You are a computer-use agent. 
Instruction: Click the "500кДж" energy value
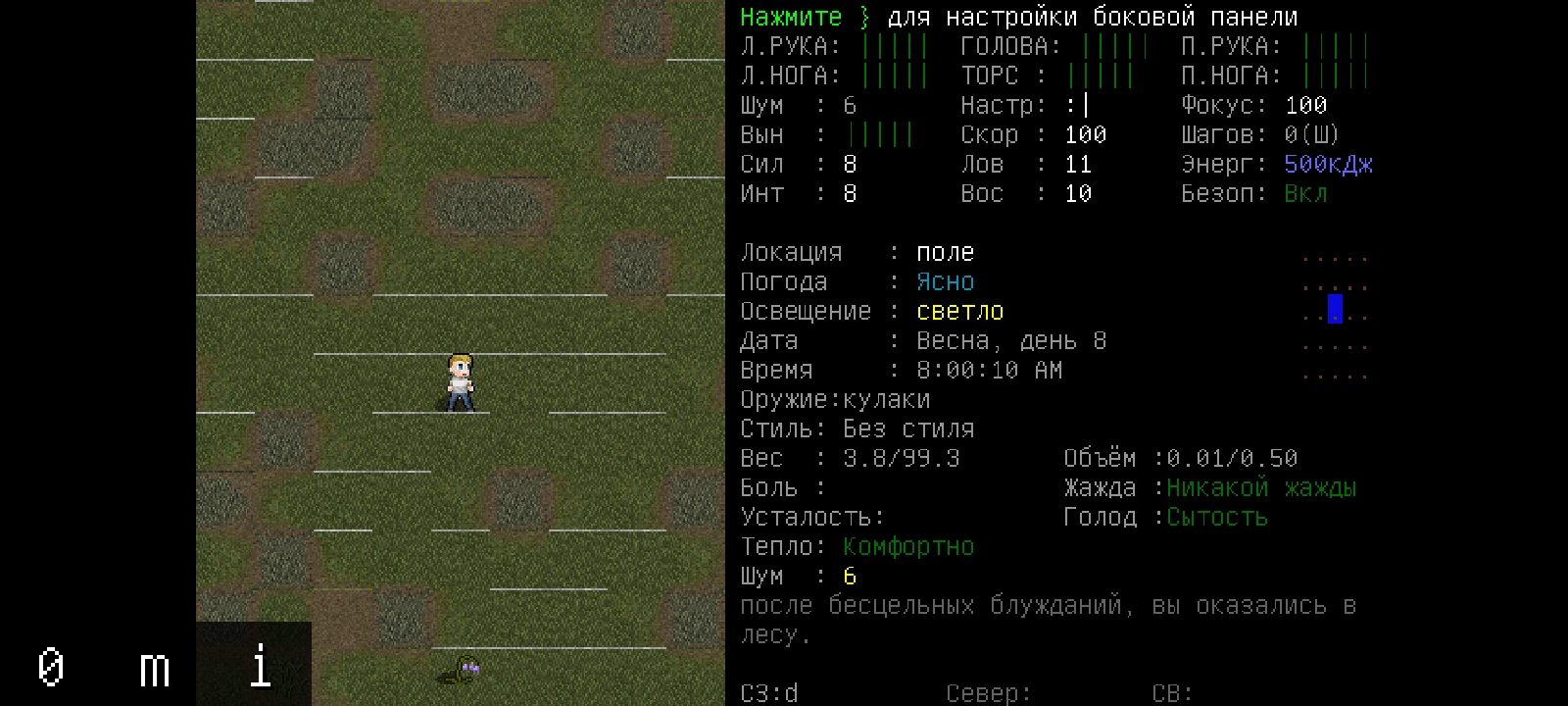point(1327,164)
